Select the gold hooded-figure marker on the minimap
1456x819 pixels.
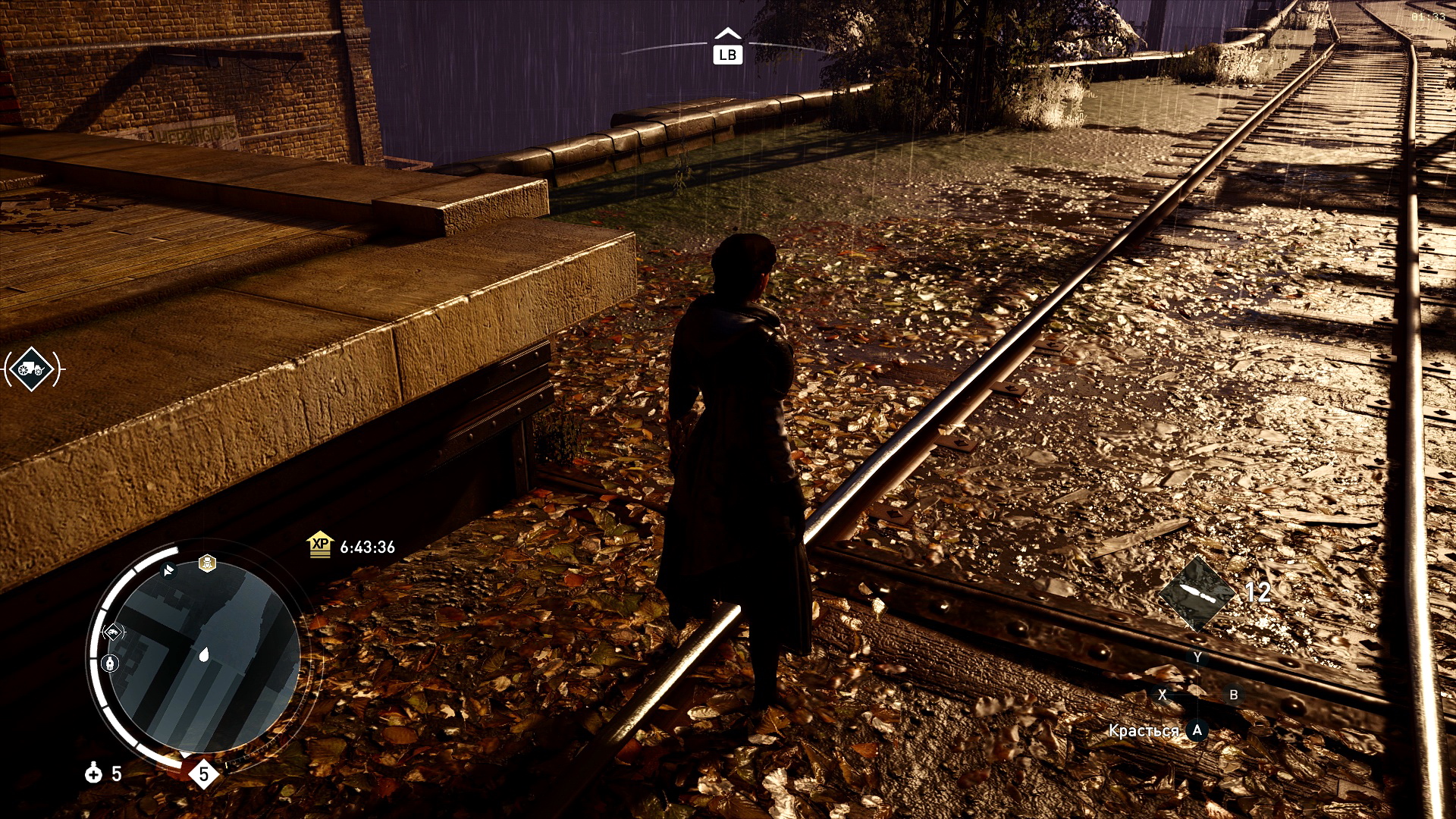point(207,563)
